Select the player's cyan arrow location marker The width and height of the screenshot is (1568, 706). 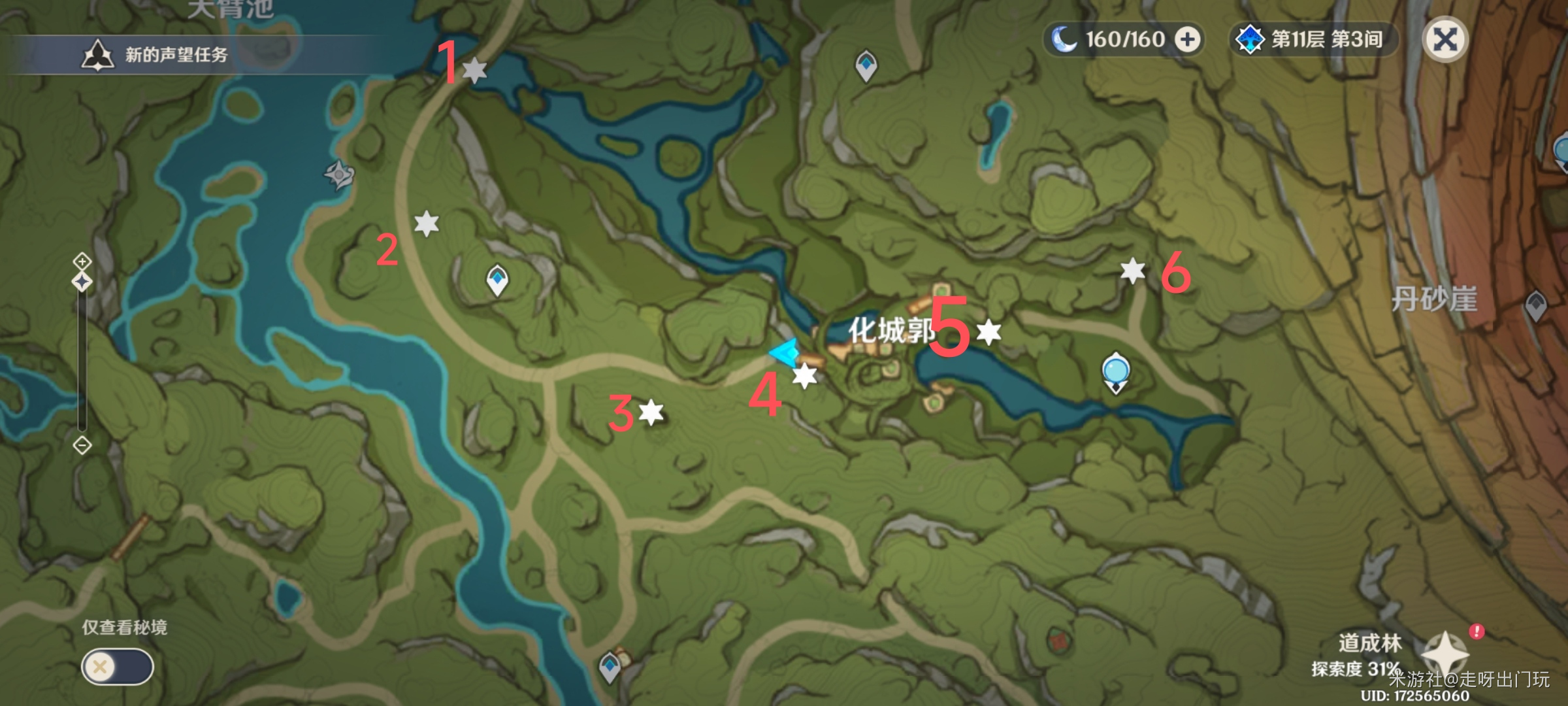click(x=784, y=353)
